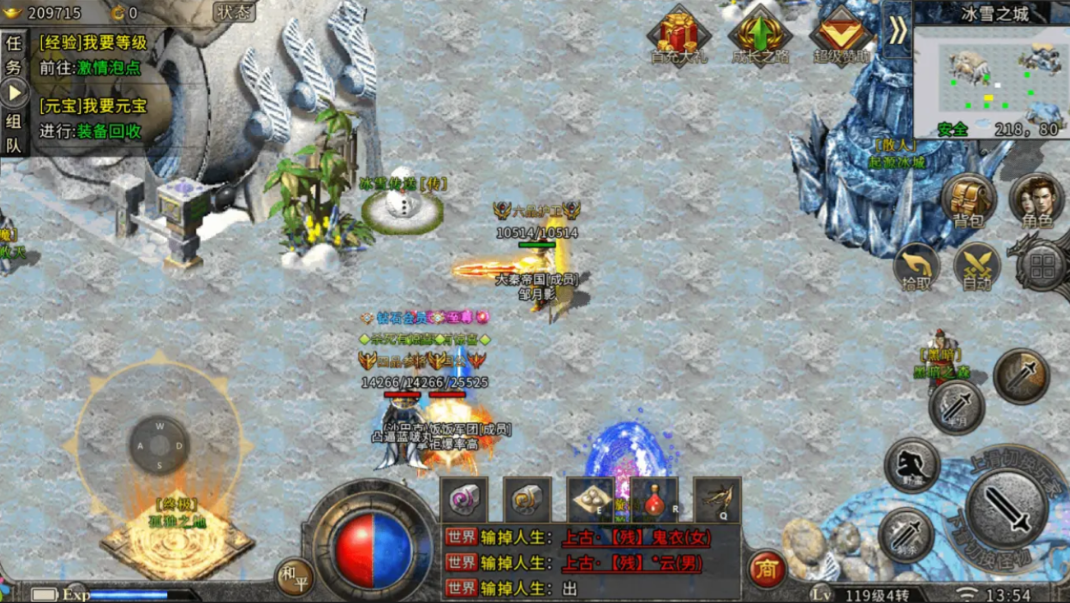Open the 角色 character sheet
This screenshot has height=603, width=1070.
click(1035, 198)
